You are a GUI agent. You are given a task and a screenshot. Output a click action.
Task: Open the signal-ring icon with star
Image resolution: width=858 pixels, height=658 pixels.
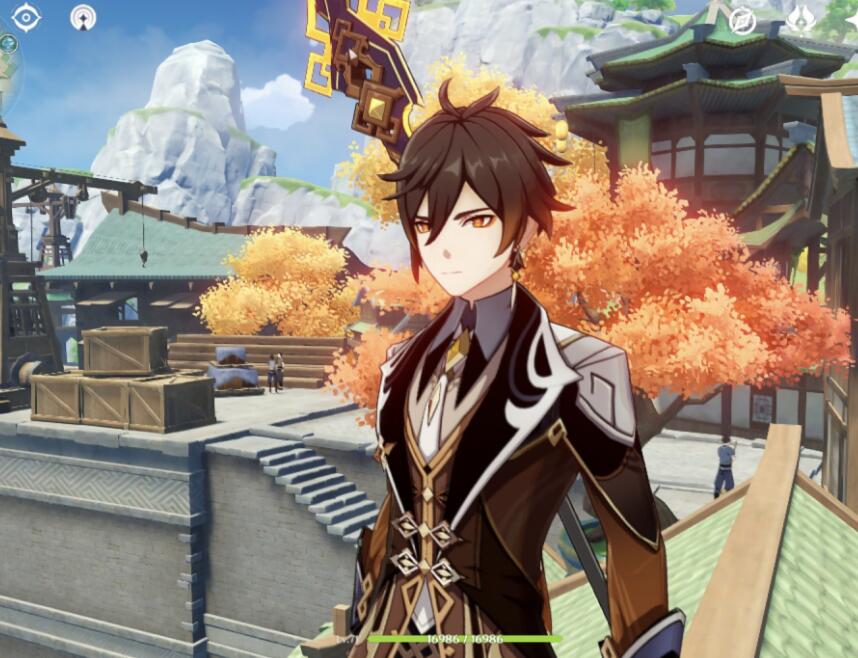pyautogui.click(x=83, y=17)
